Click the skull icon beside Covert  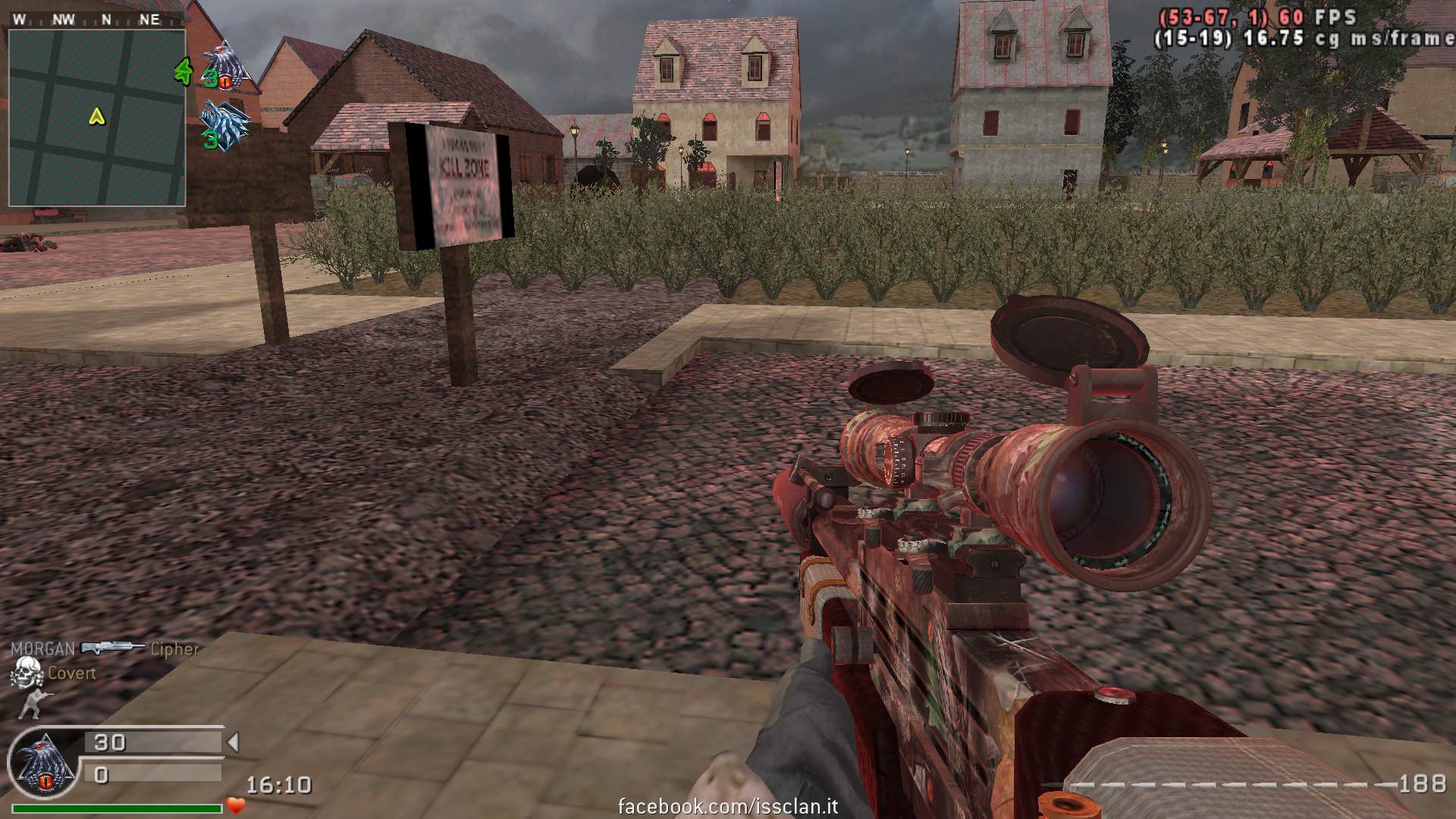coord(26,673)
